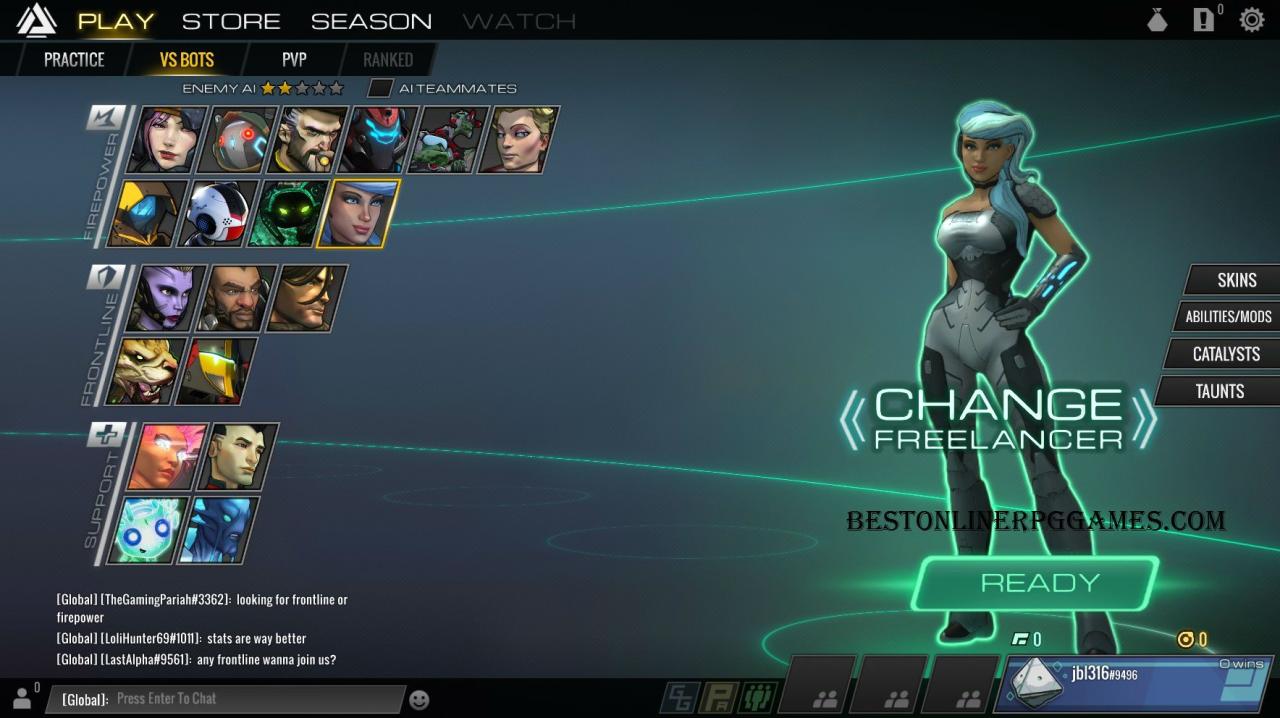Viewport: 1280px width, 718px height.
Task: Open the TAUNTS panel
Action: click(x=1219, y=391)
